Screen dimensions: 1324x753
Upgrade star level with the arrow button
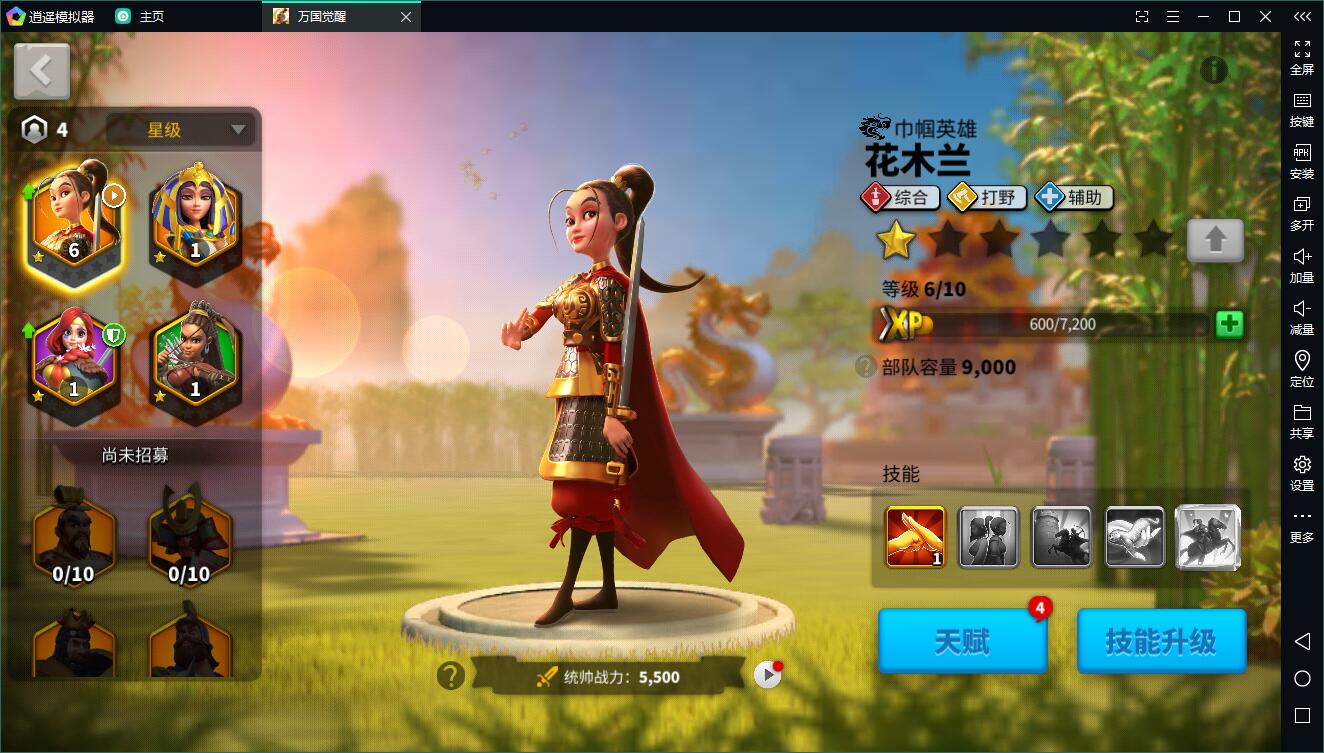point(1215,240)
